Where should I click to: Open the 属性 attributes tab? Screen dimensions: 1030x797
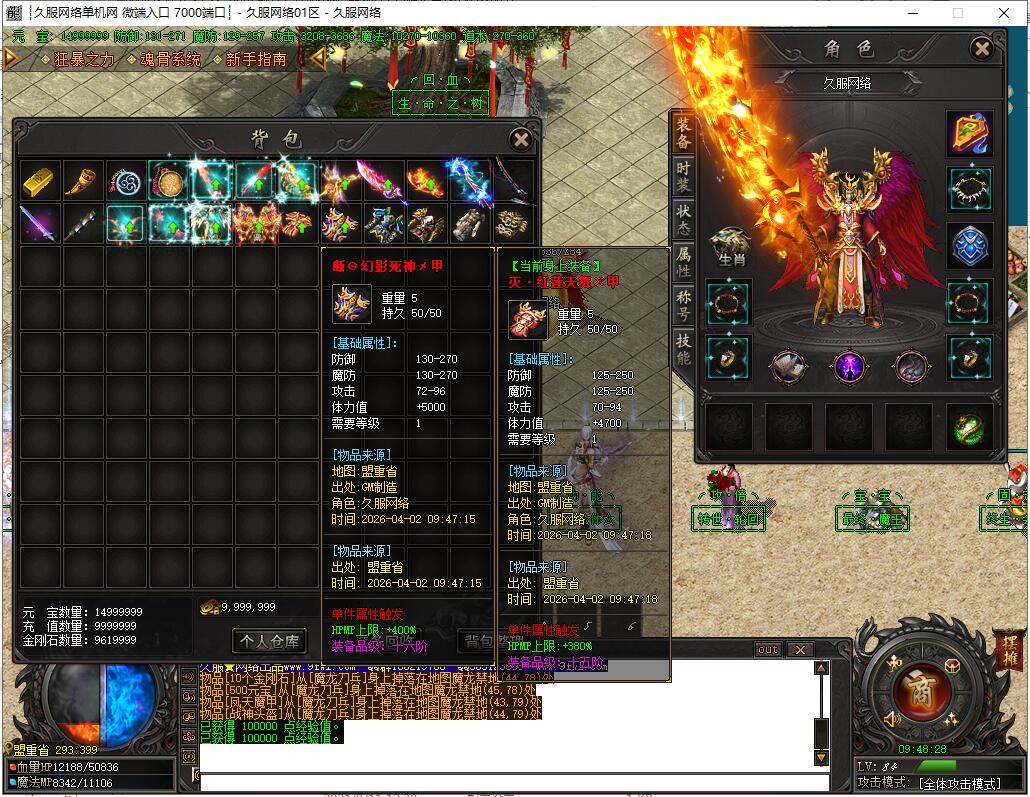coord(683,259)
